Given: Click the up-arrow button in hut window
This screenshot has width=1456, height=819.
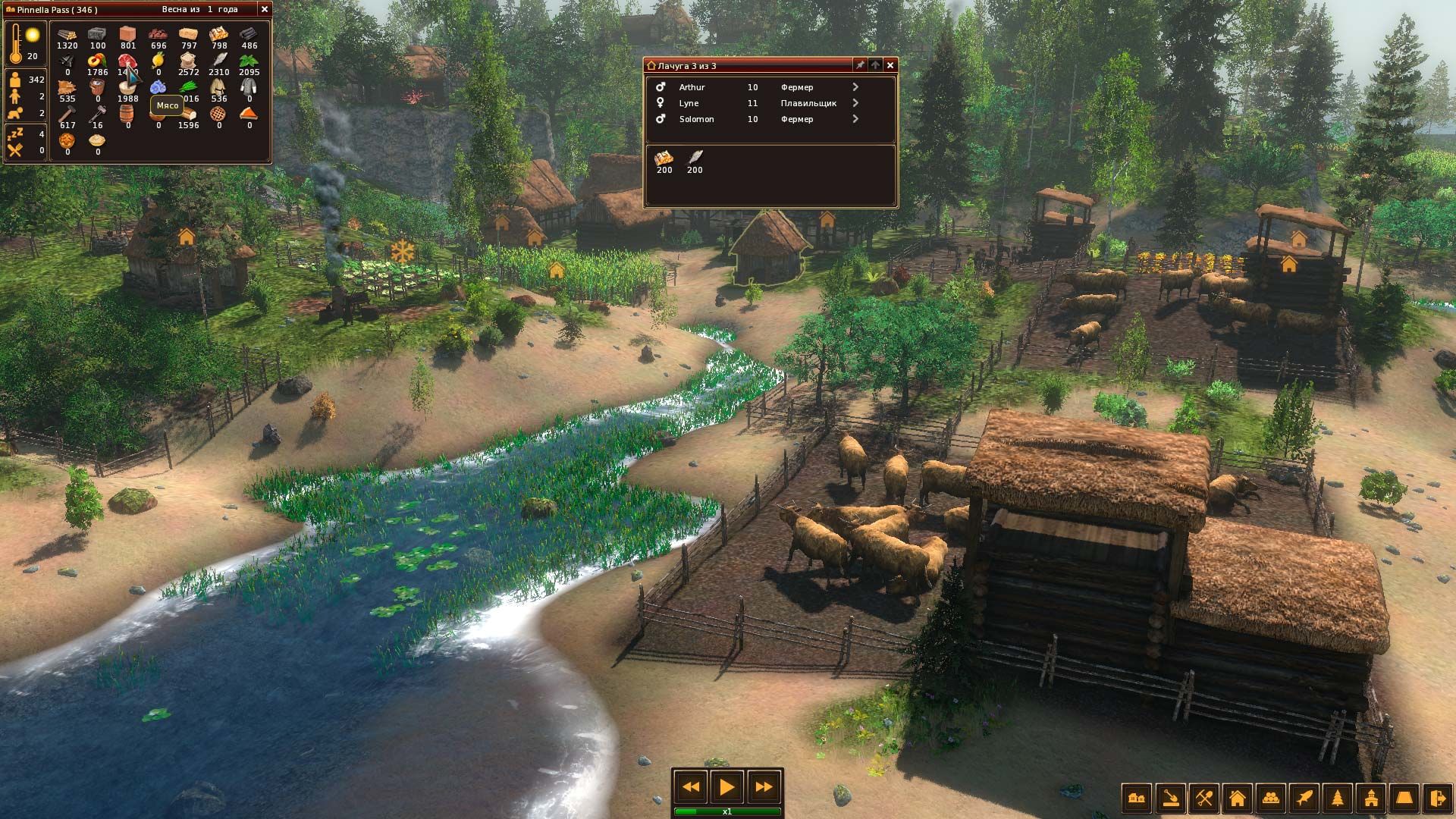Looking at the screenshot, I should coord(875,65).
